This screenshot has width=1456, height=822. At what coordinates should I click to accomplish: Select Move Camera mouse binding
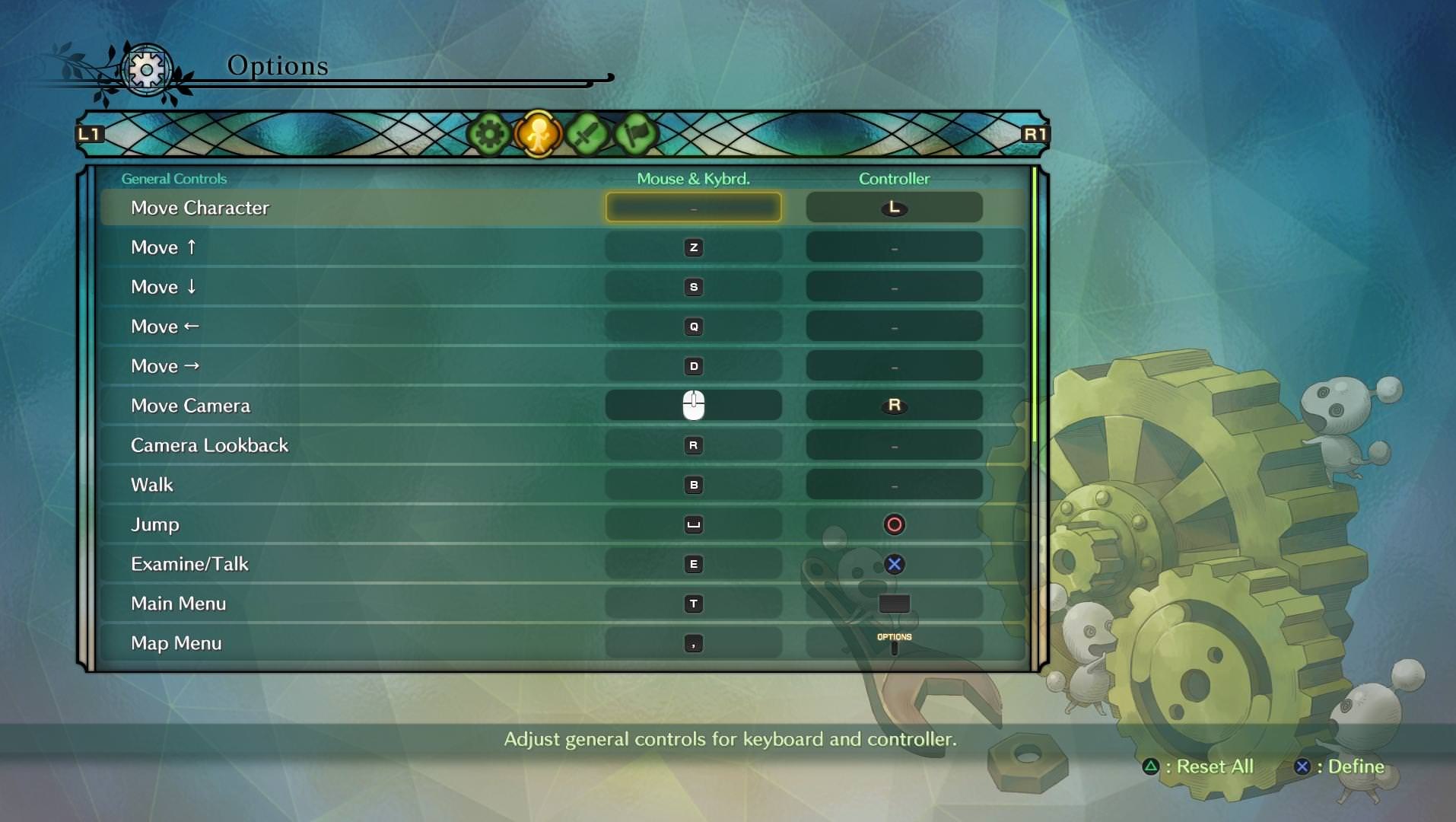tap(693, 406)
